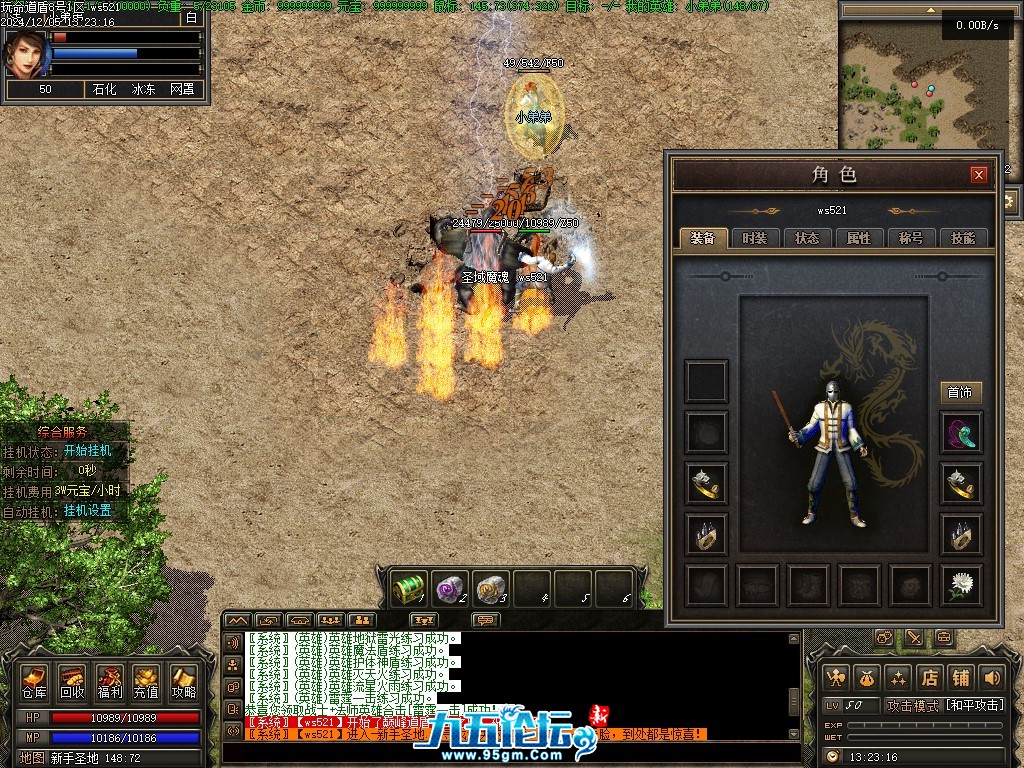Show the 属性 attributes tab
The image size is (1024, 768).
[859, 238]
